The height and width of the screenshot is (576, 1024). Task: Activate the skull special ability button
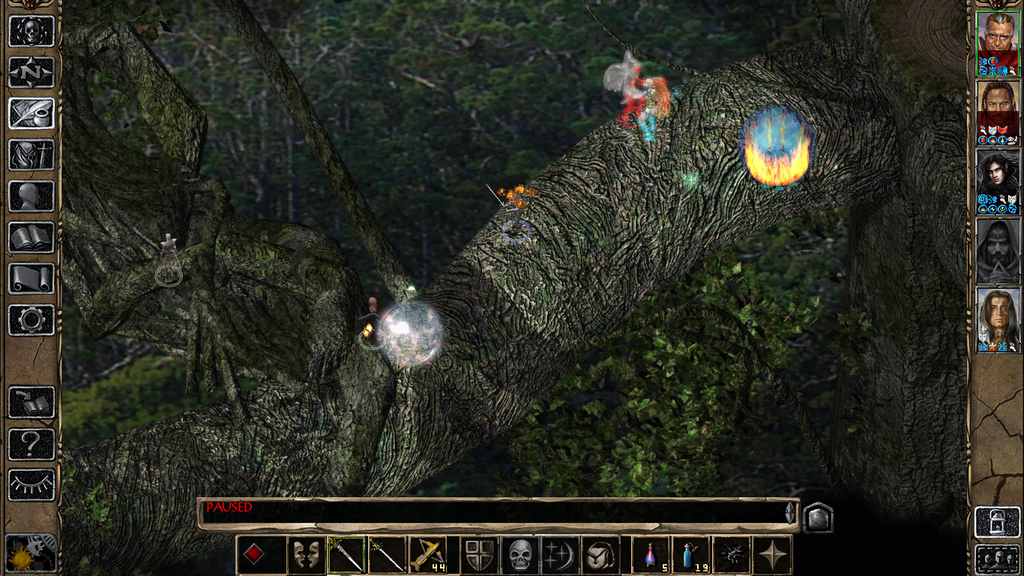tap(520, 554)
